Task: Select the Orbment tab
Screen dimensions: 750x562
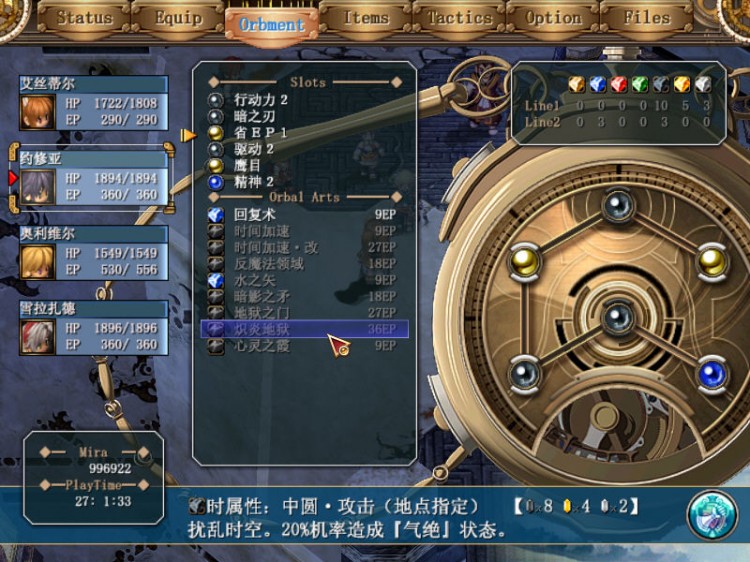Action: tap(271, 24)
